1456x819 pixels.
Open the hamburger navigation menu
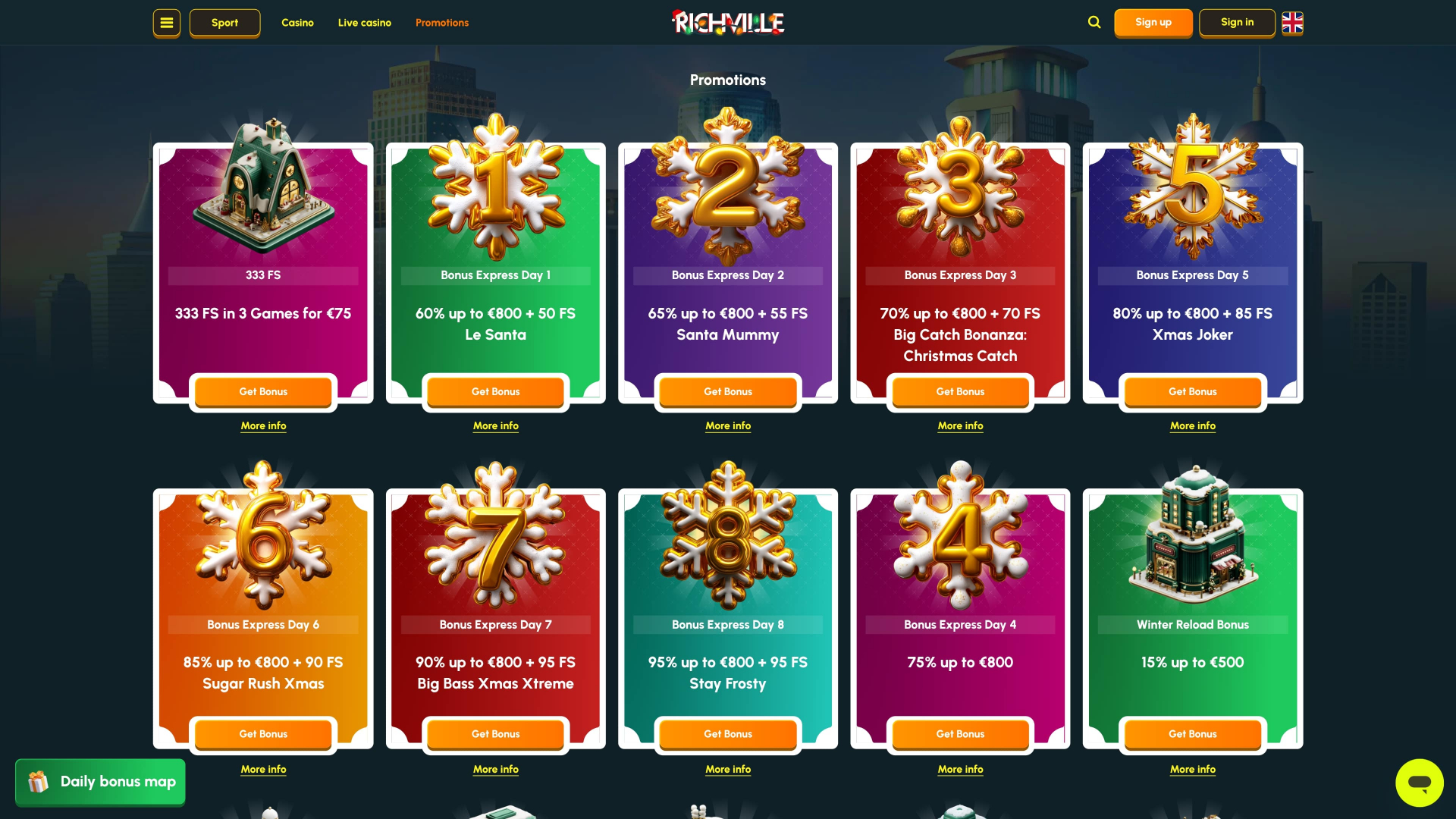click(166, 23)
